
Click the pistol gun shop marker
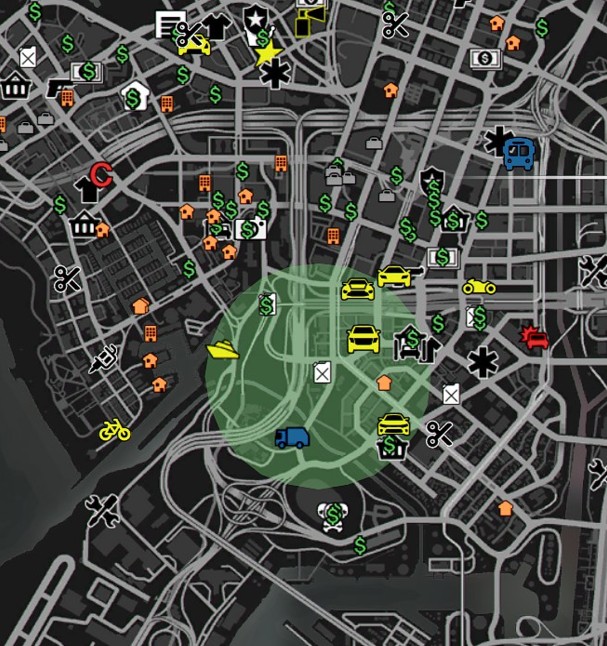[x=62, y=89]
